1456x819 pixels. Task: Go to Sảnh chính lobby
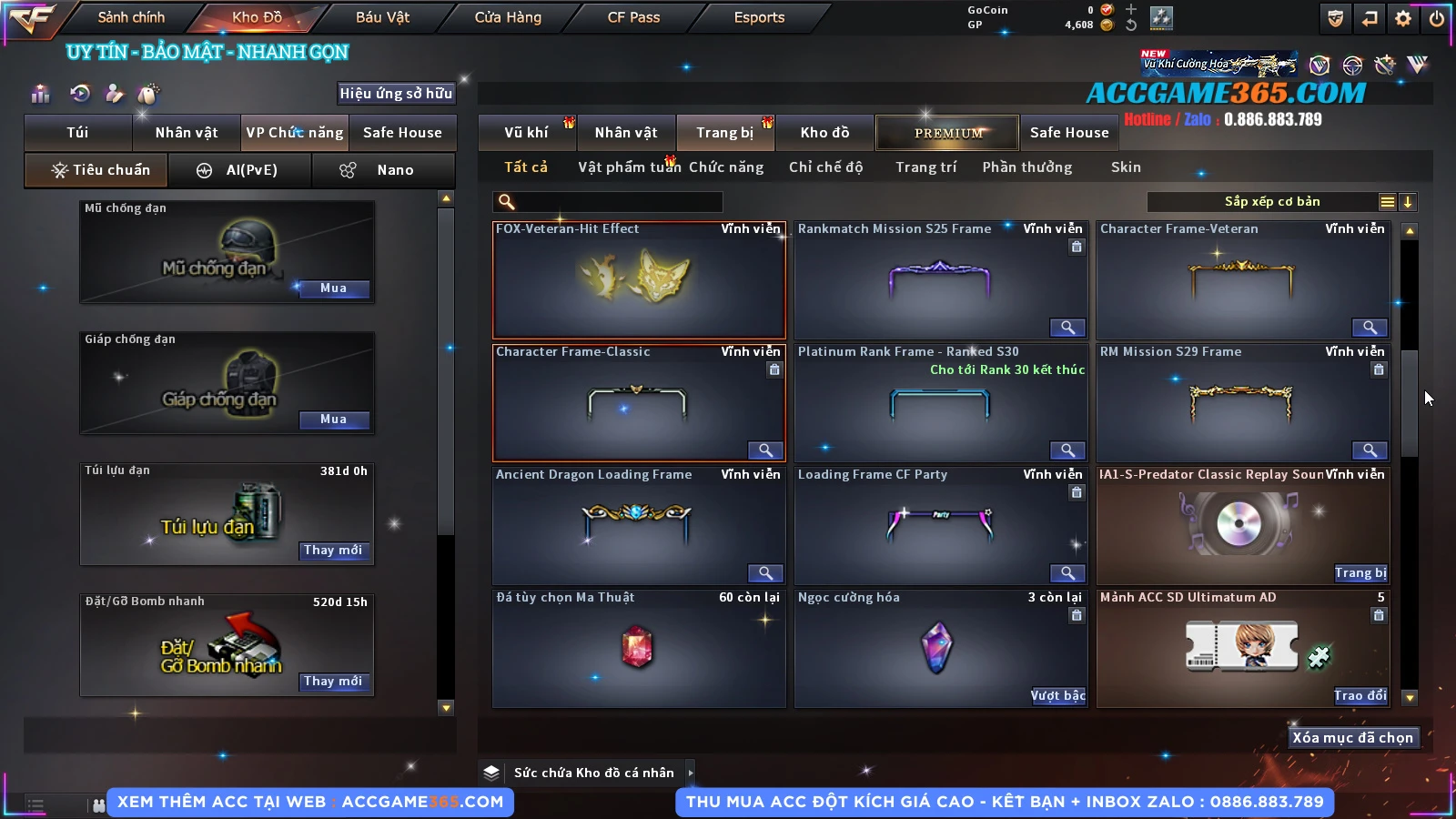pyautogui.click(x=131, y=17)
